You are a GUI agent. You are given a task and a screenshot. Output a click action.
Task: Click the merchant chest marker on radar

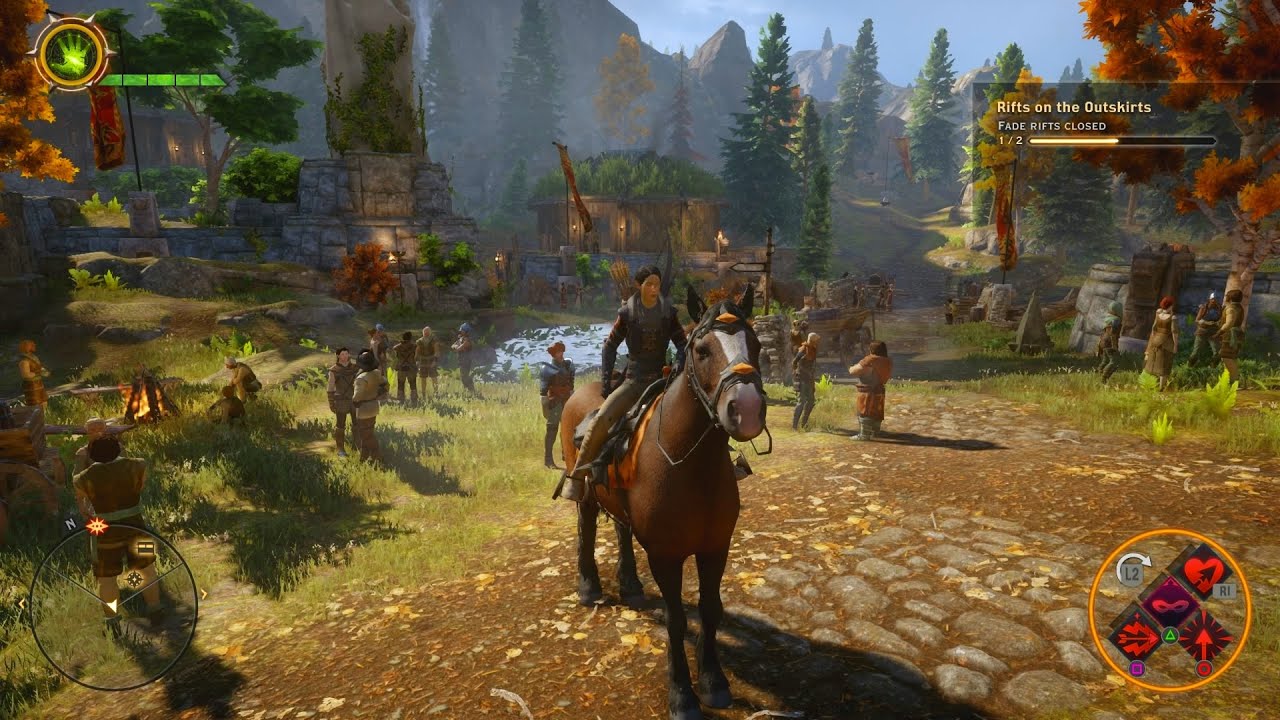click(146, 547)
